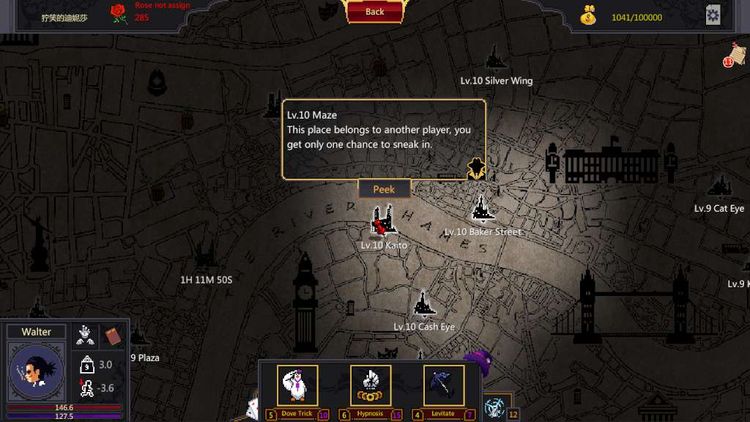Open the gear settings icon

pyautogui.click(x=712, y=14)
